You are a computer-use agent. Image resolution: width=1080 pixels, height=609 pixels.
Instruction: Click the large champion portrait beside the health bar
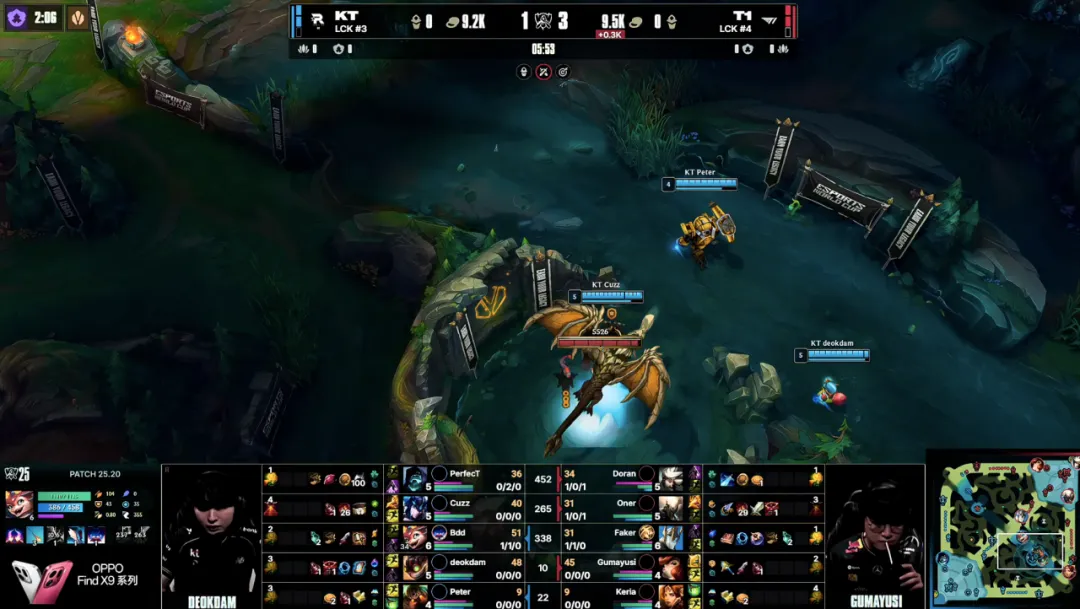(19, 503)
